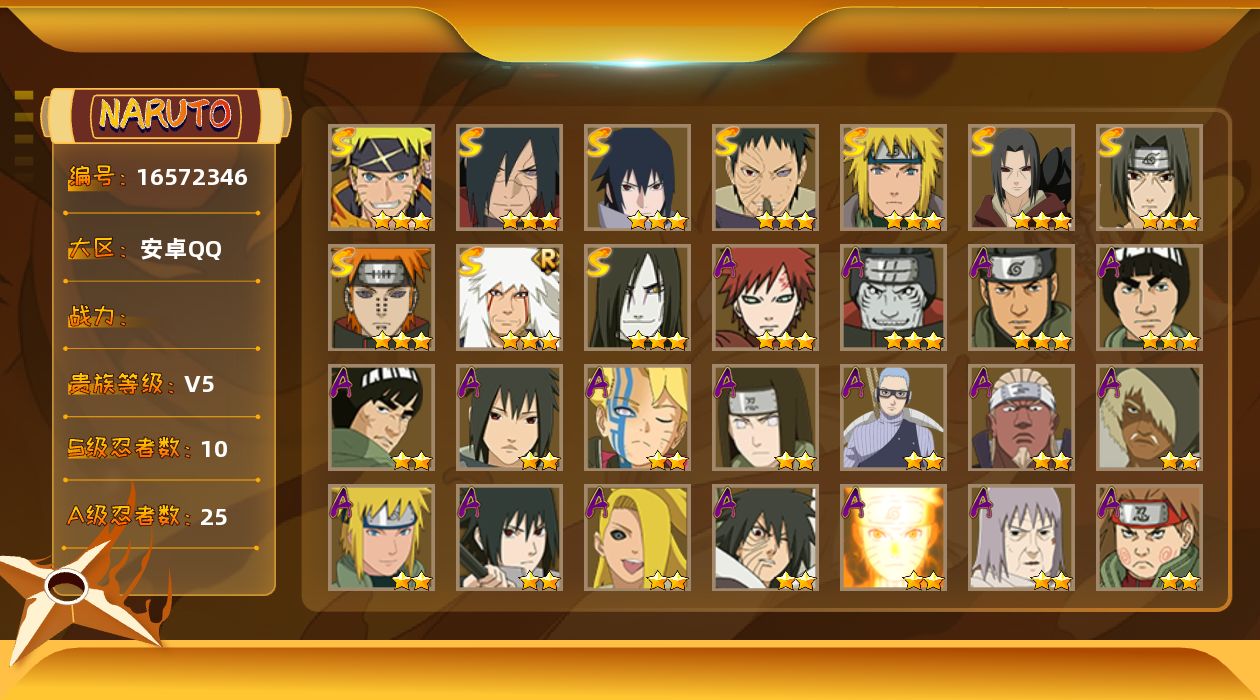Select the lavender-haired elderly ninja portrait
Screen dimensions: 1260x700
[x=1021, y=537]
